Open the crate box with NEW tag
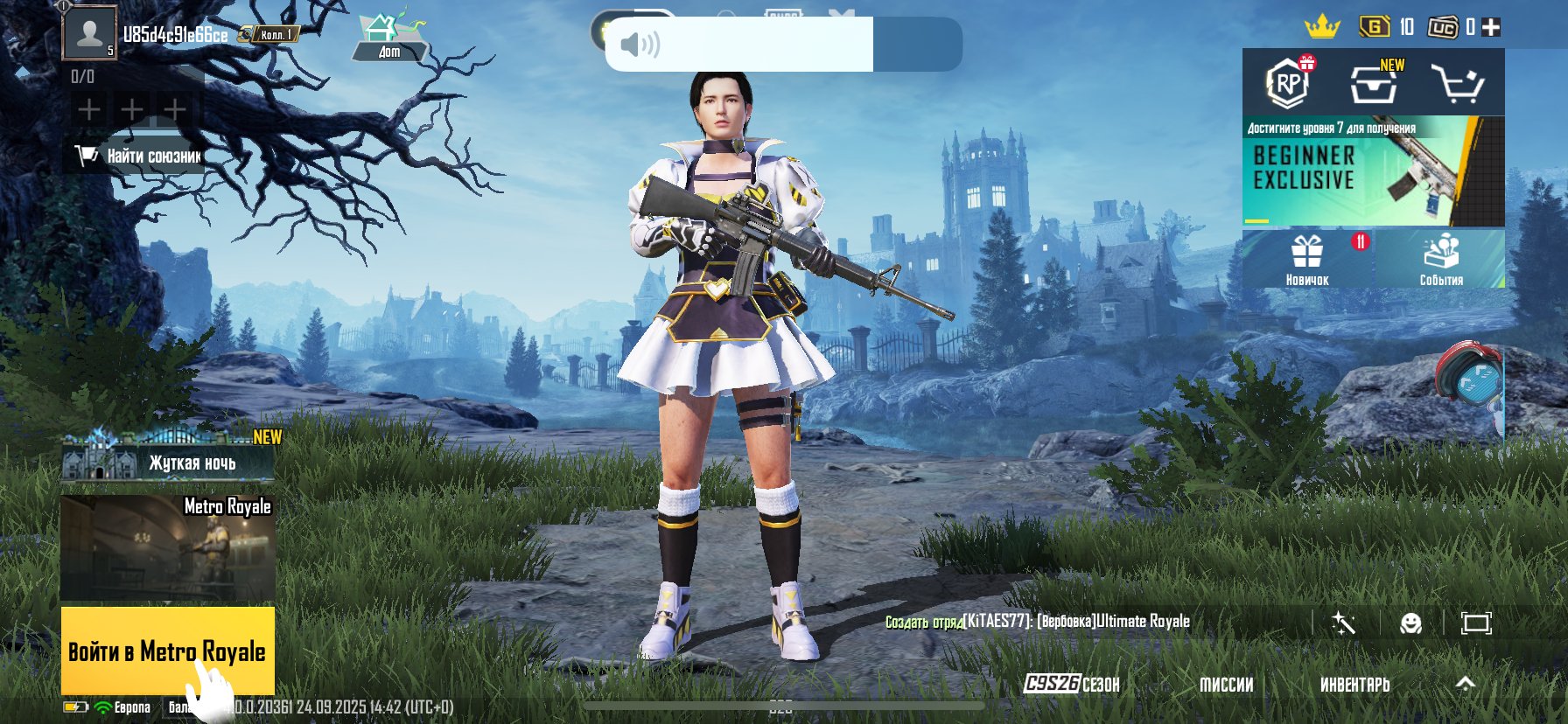Image resolution: width=1568 pixels, height=724 pixels. click(1374, 84)
